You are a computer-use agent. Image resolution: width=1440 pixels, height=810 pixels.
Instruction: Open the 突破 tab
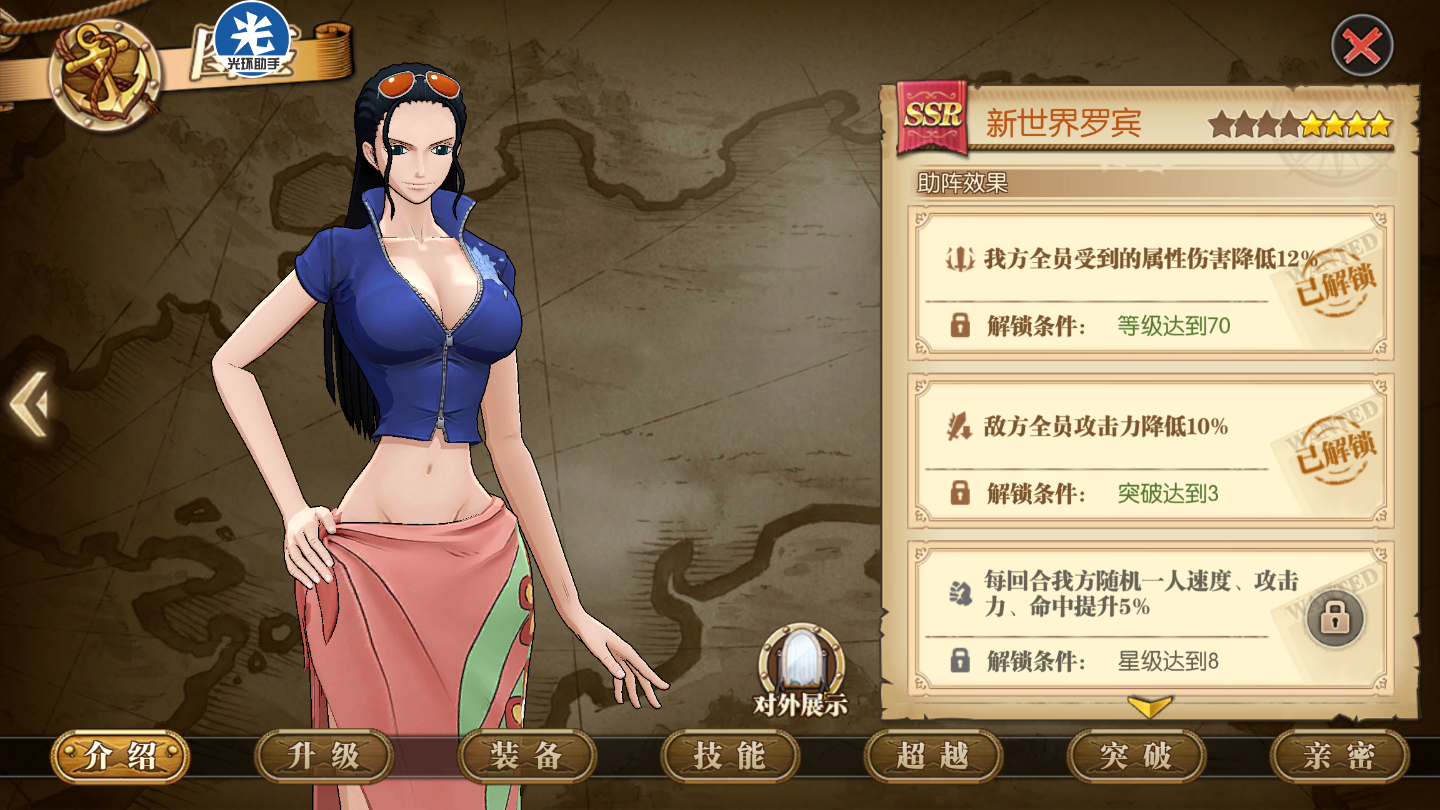(1136, 756)
